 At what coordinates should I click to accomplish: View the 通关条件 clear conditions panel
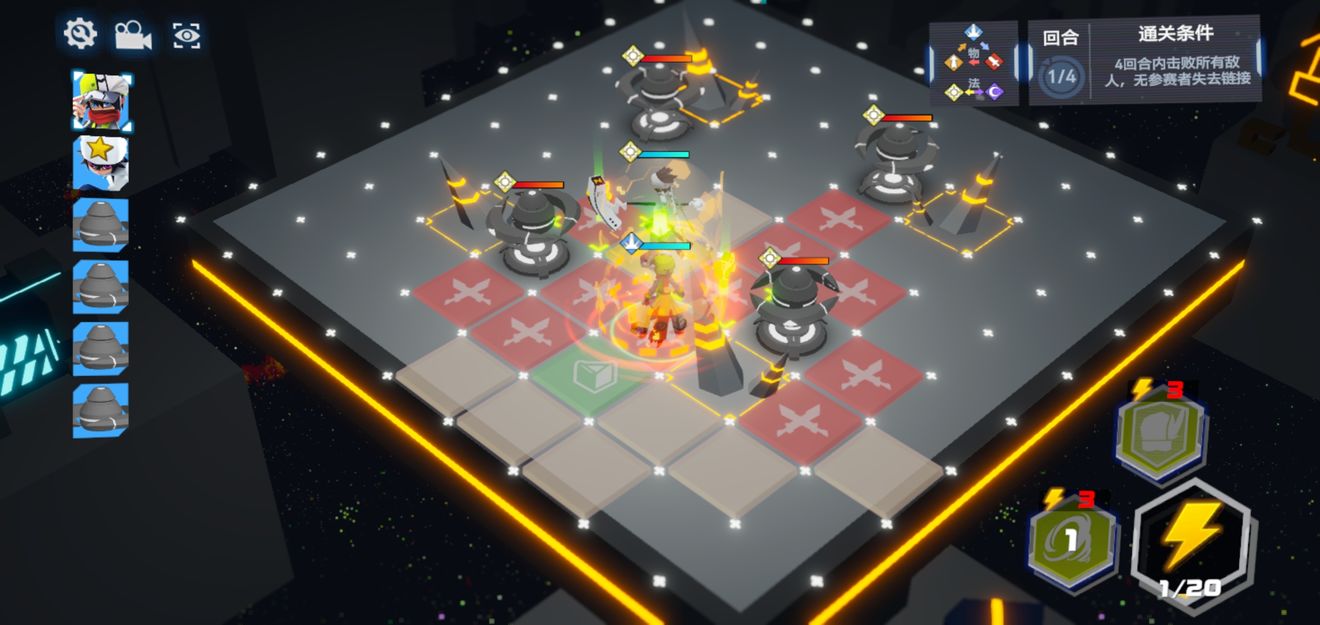coord(1175,60)
